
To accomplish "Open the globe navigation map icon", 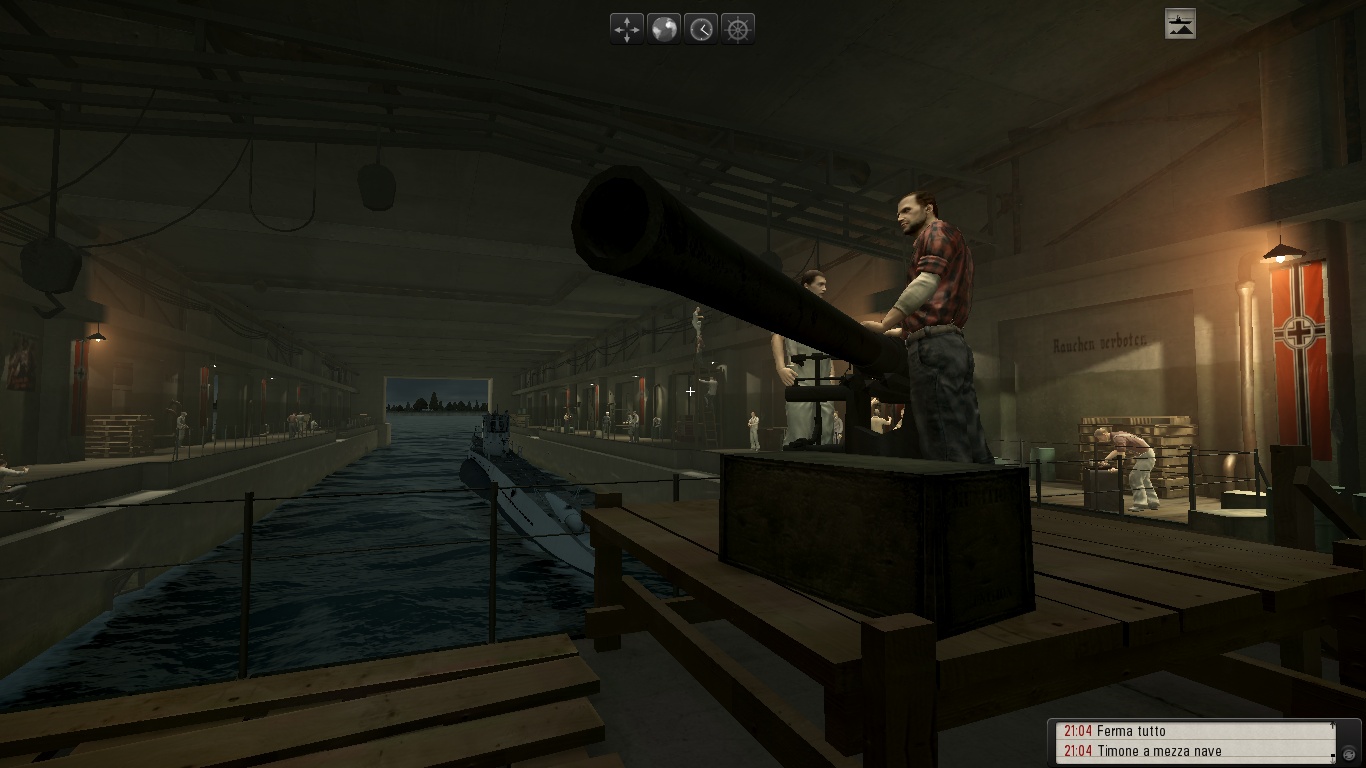I will 664,29.
